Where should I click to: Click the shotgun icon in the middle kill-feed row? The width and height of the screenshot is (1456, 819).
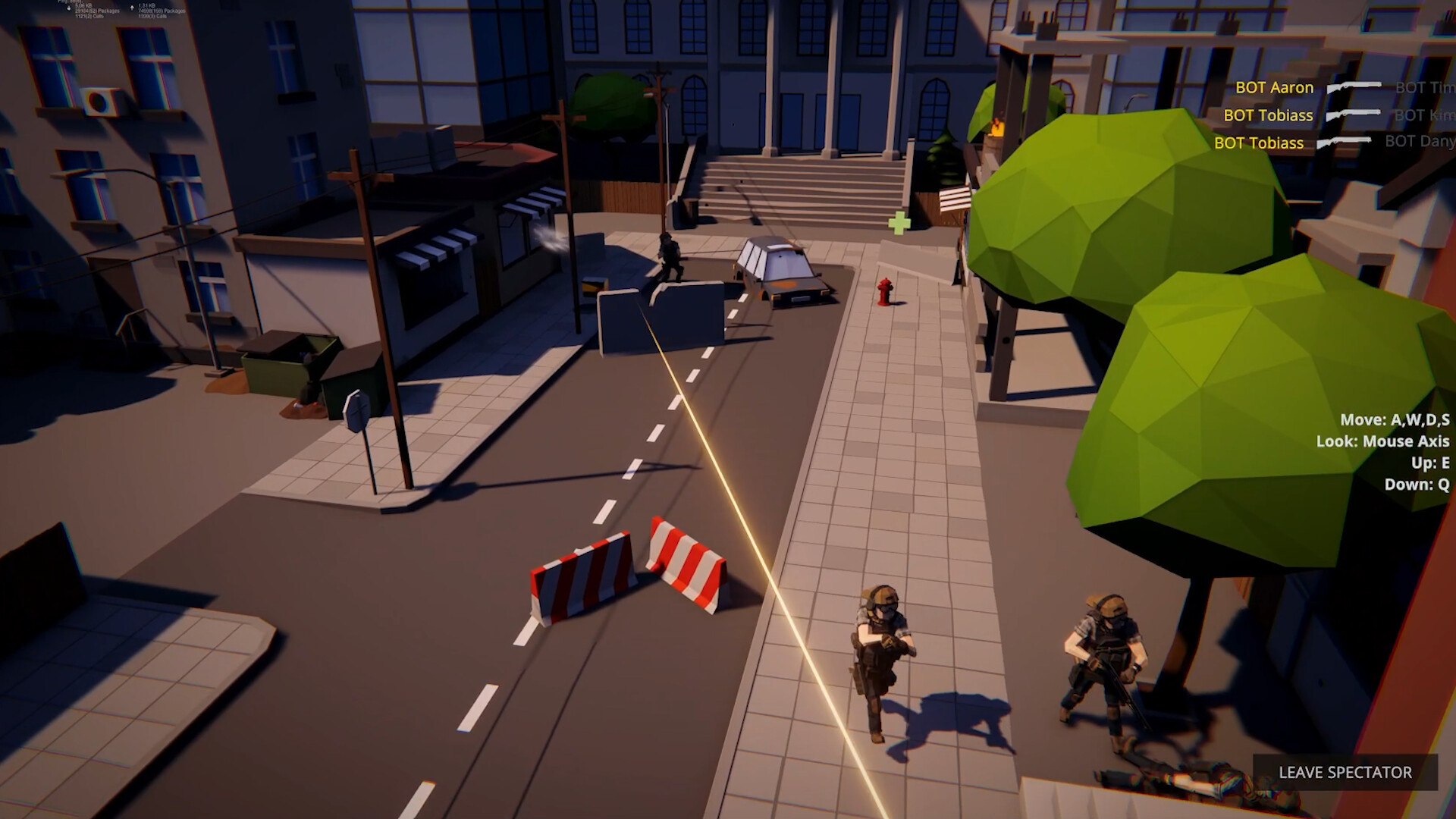coord(1353,115)
